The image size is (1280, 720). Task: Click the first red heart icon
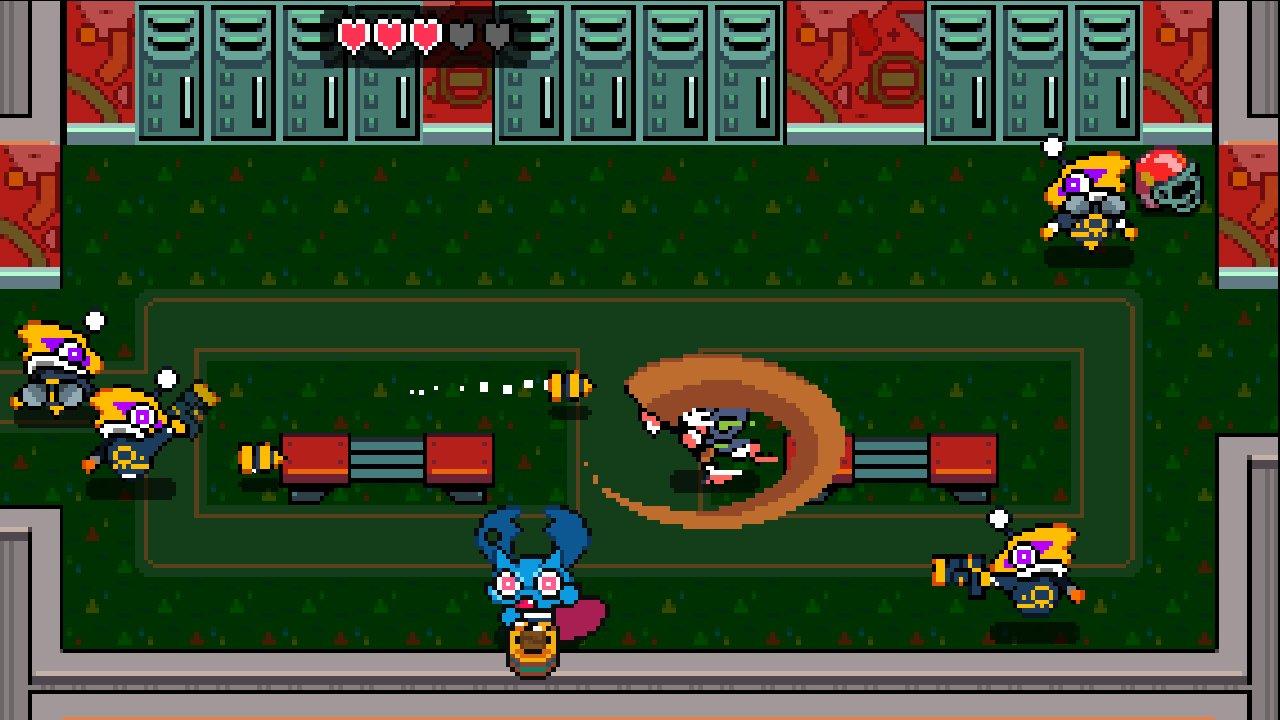tap(354, 34)
